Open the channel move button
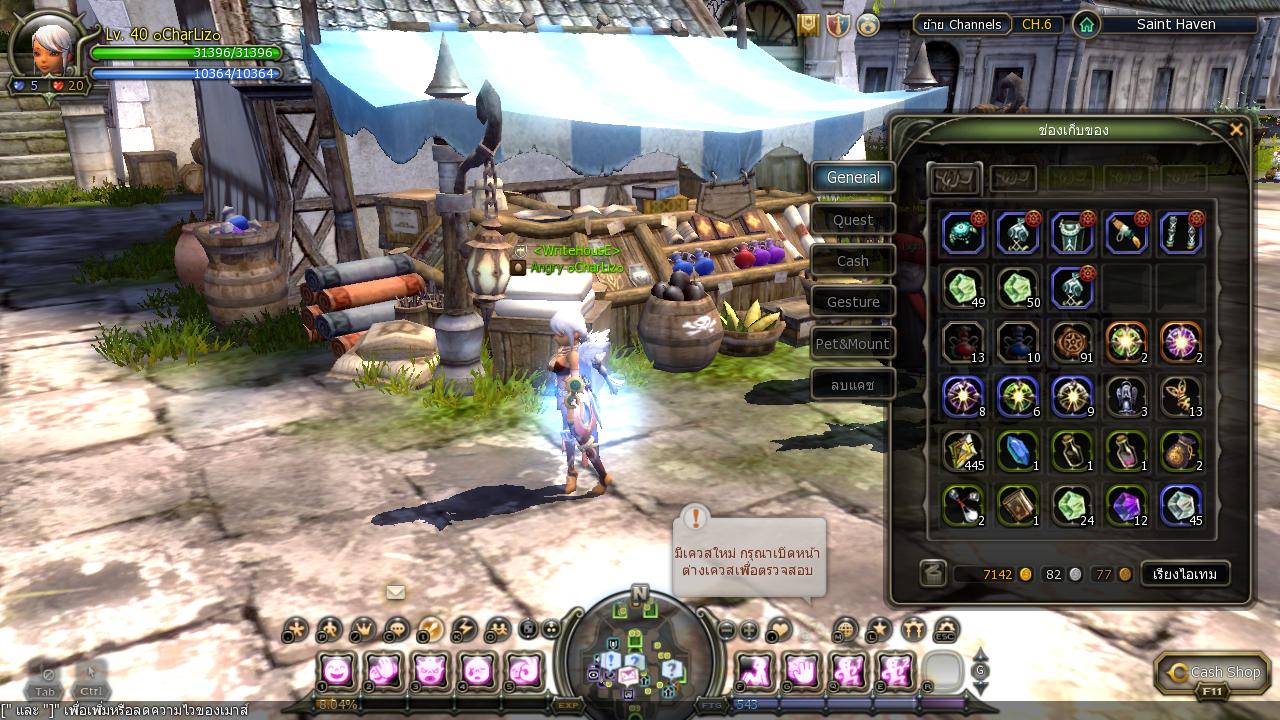The image size is (1280, 720). pyautogui.click(x=962, y=24)
